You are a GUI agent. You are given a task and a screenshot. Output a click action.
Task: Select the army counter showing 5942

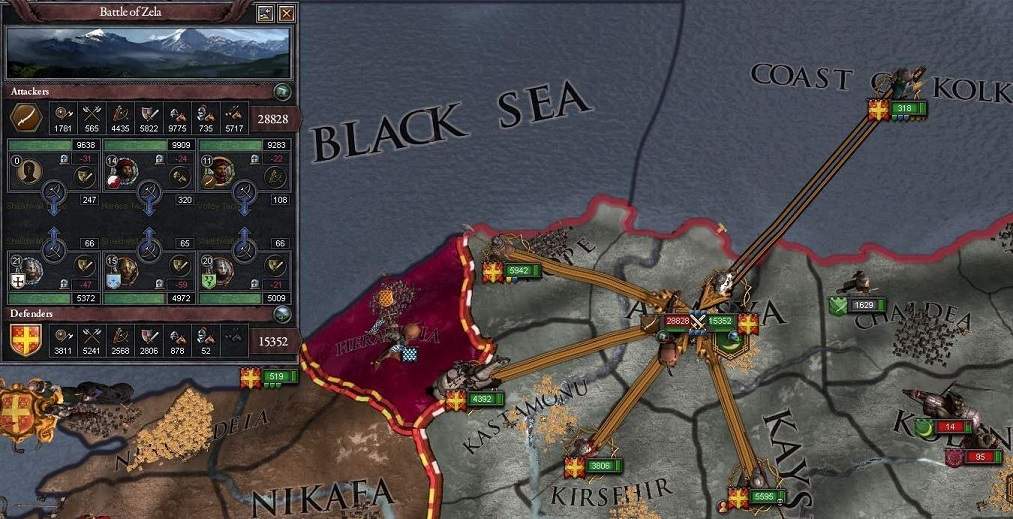click(x=524, y=271)
